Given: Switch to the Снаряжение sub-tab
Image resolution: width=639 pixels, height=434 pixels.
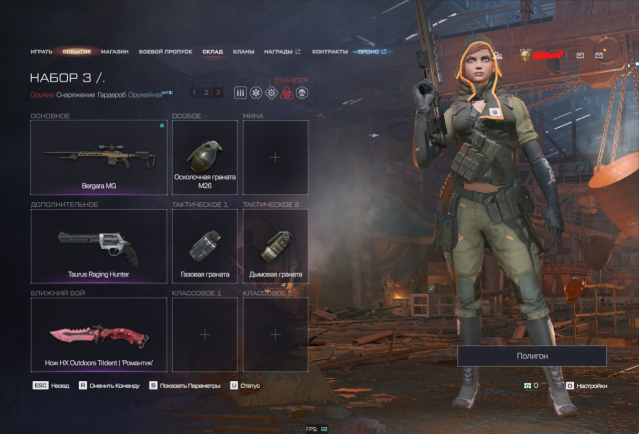Looking at the screenshot, I should (75, 94).
